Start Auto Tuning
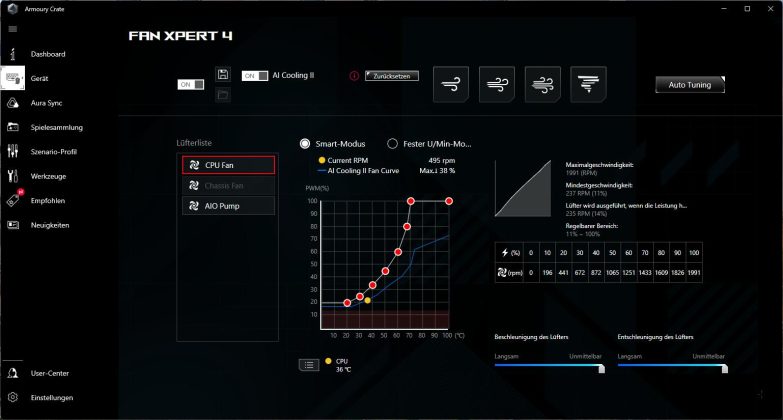The height and width of the screenshot is (420, 783). click(x=689, y=85)
